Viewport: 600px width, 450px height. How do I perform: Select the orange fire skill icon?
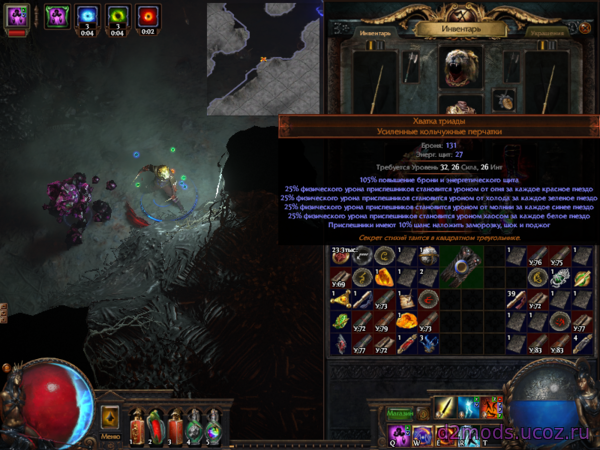492,407
